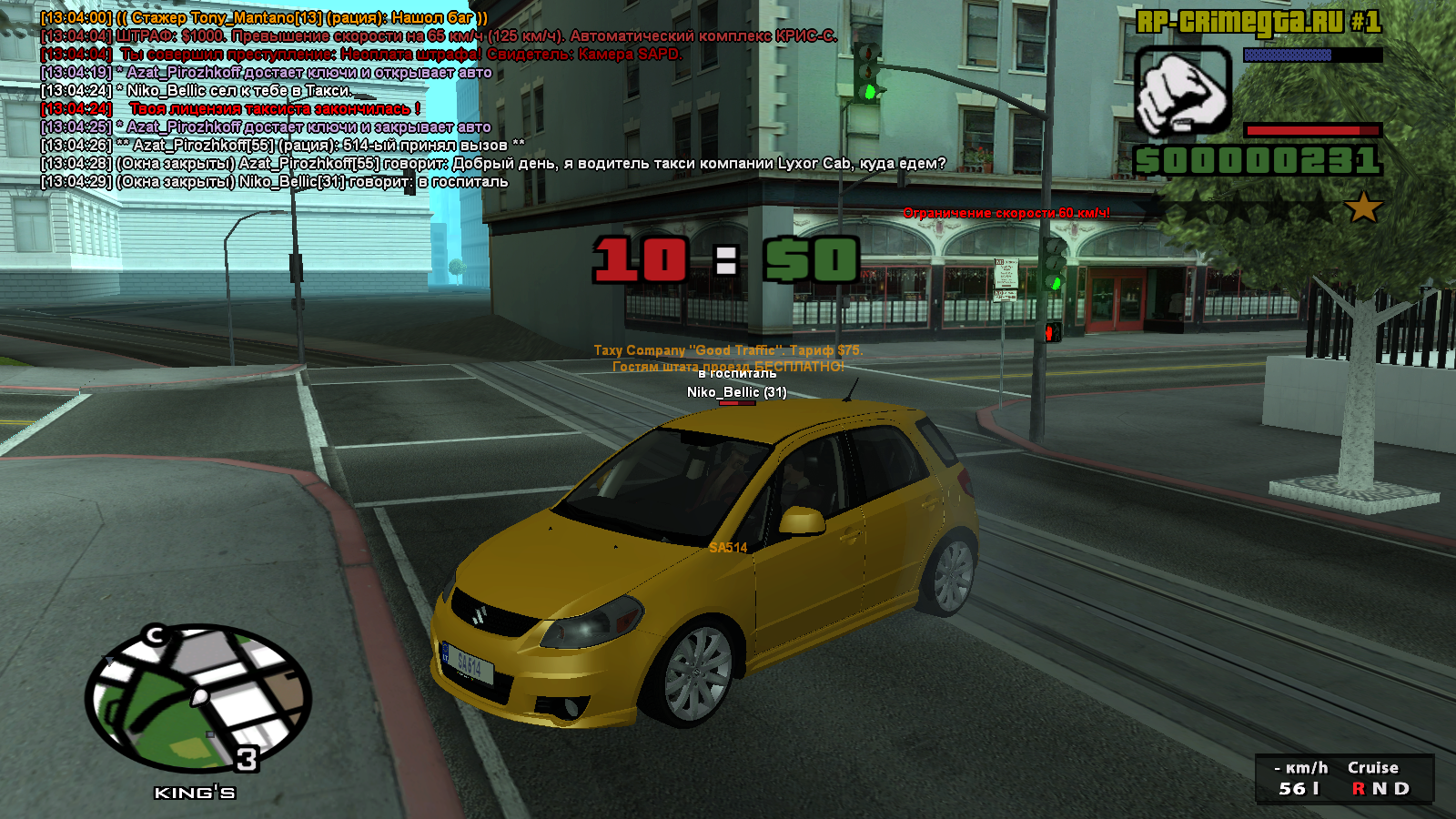
Task: Select the fist weapon icon
Action: point(1182,93)
